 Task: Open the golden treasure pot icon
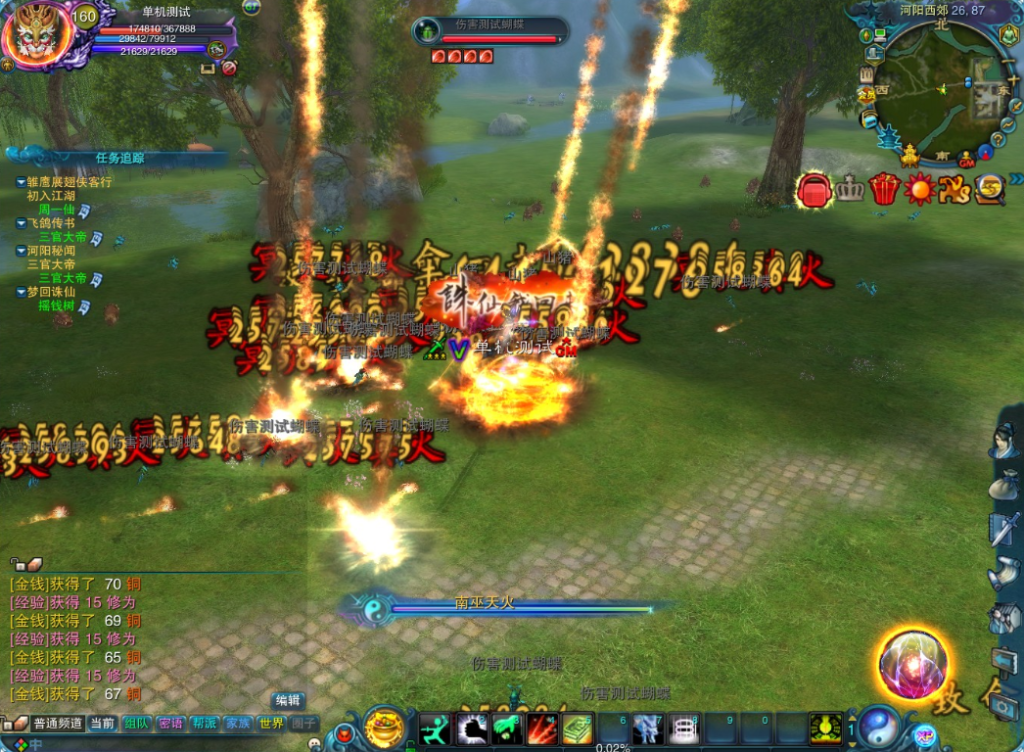(385, 728)
